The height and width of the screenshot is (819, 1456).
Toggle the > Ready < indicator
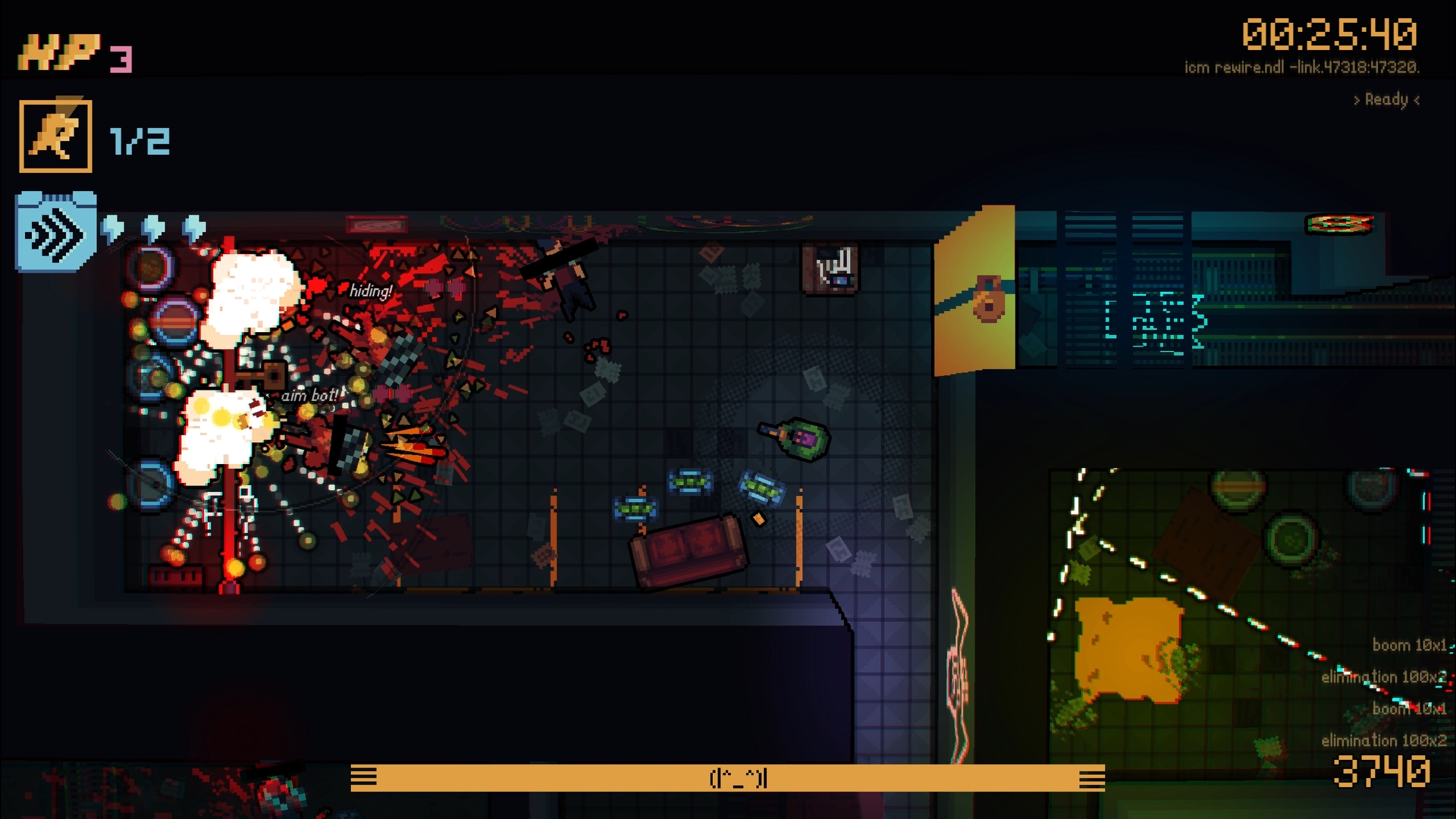[1385, 98]
